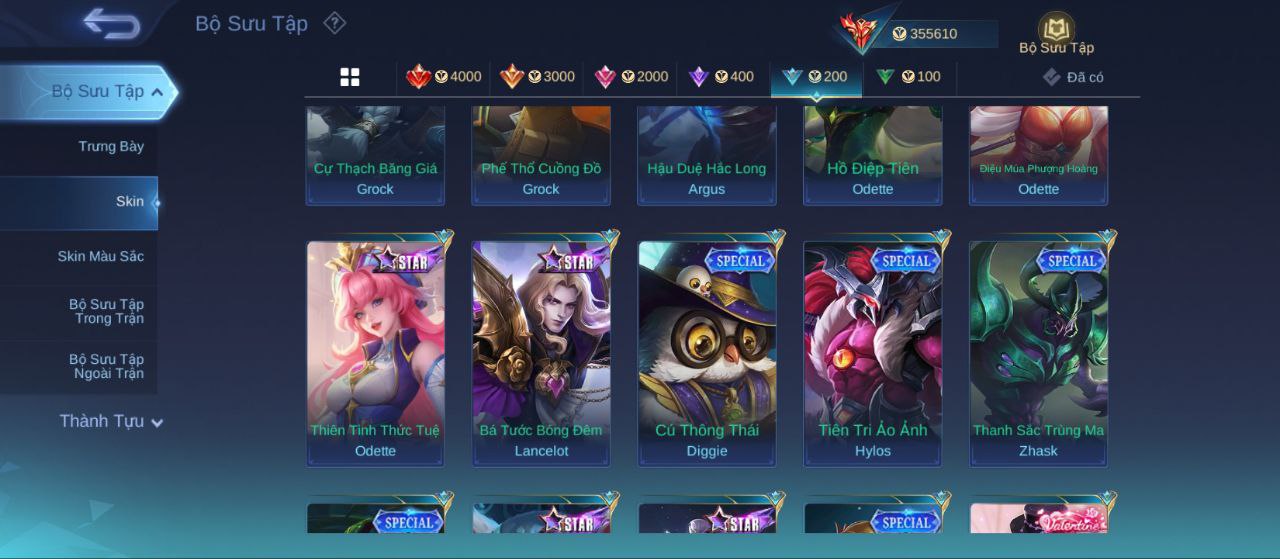Switch to the 3000 points tier tab
Viewport: 1280px width, 559px height.
[537, 77]
